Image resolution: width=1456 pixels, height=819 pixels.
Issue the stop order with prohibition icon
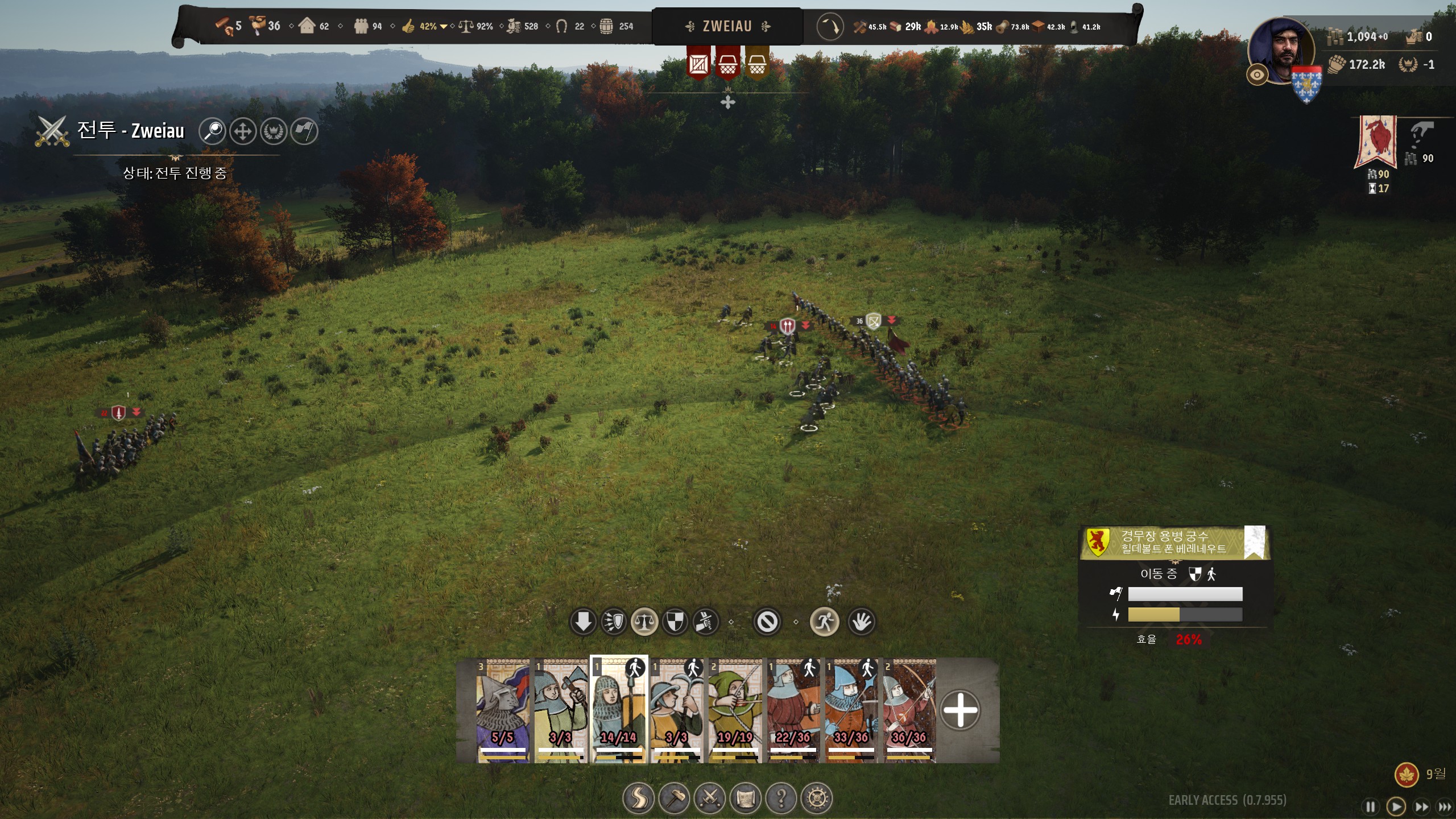pos(767,622)
